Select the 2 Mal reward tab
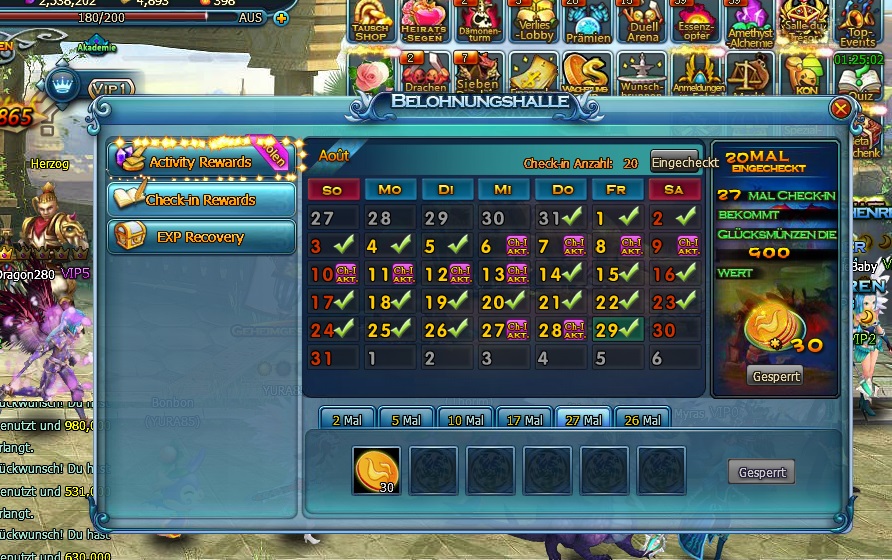This screenshot has width=892, height=560. coord(346,421)
